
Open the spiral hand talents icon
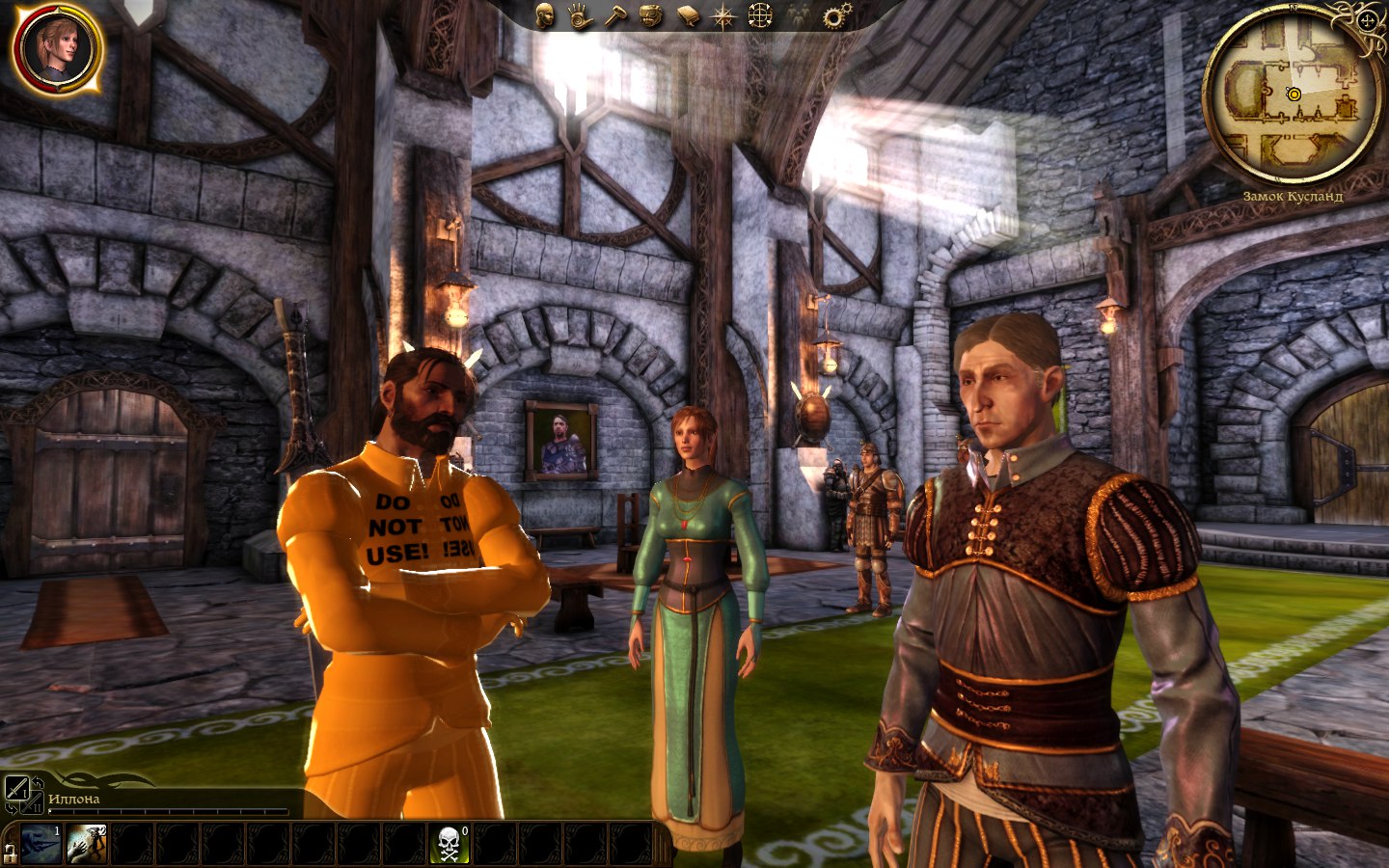pos(581,15)
